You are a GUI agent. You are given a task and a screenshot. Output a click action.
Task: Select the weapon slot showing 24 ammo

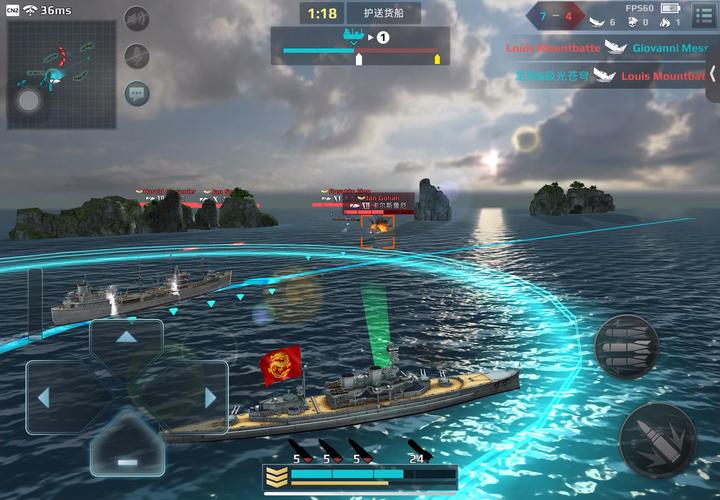pos(420,454)
